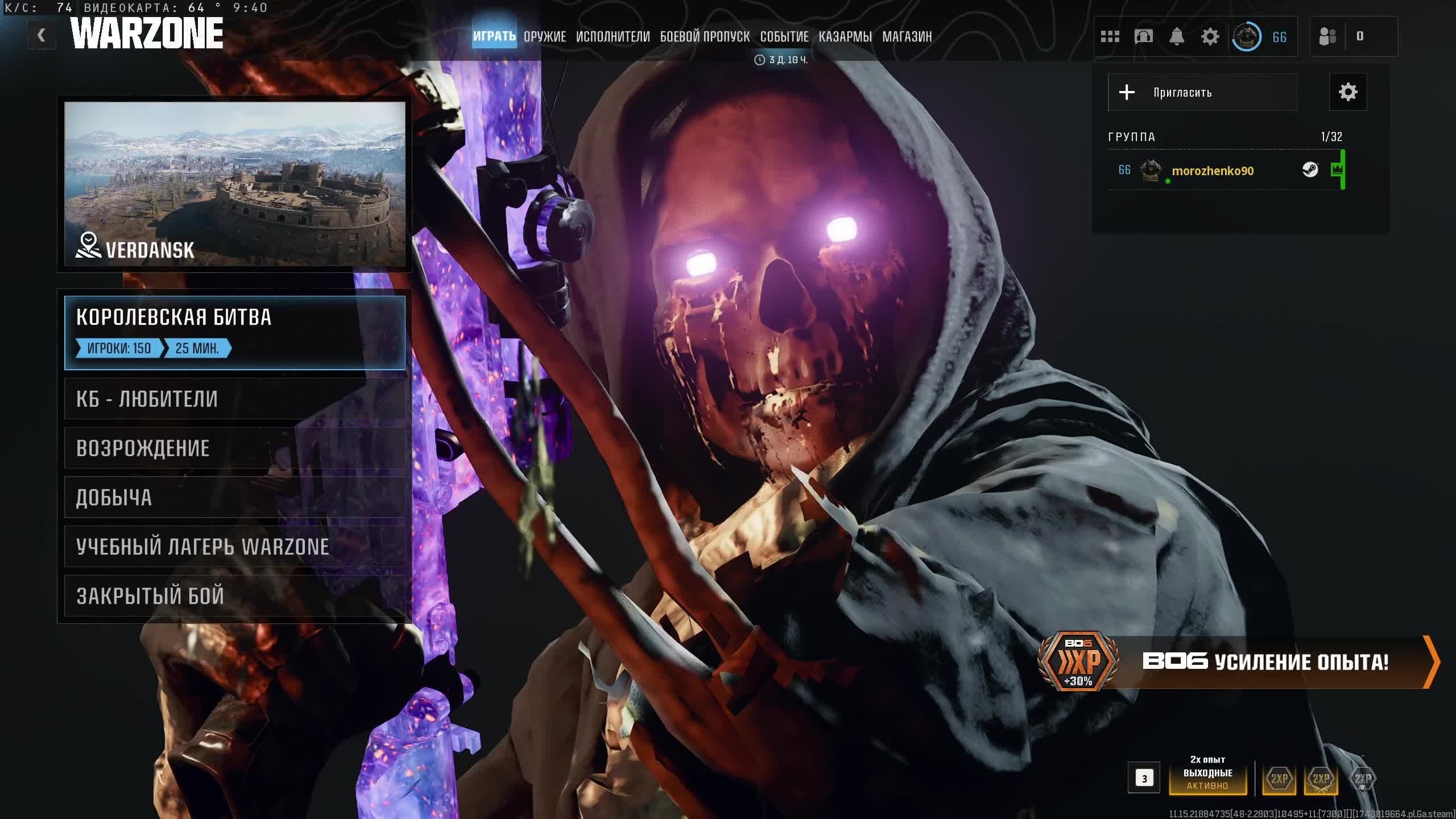The image size is (1456, 819).
Task: Choose the КБ - ЛЮБИТЕЛИ mode
Action: click(234, 399)
